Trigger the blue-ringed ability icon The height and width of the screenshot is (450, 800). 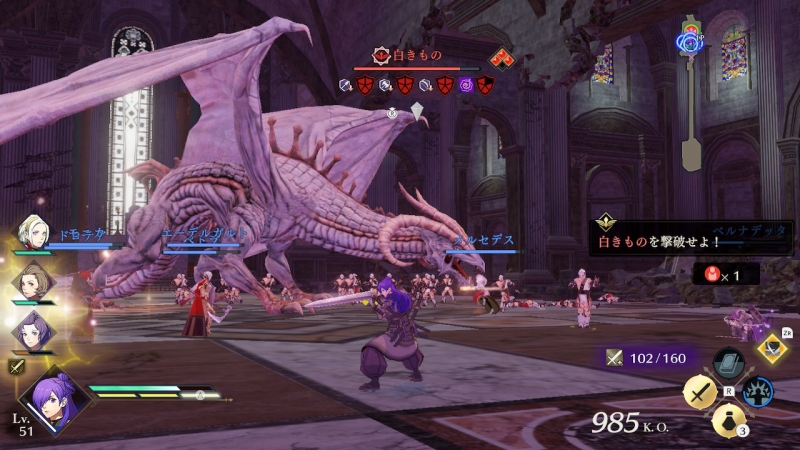click(760, 391)
